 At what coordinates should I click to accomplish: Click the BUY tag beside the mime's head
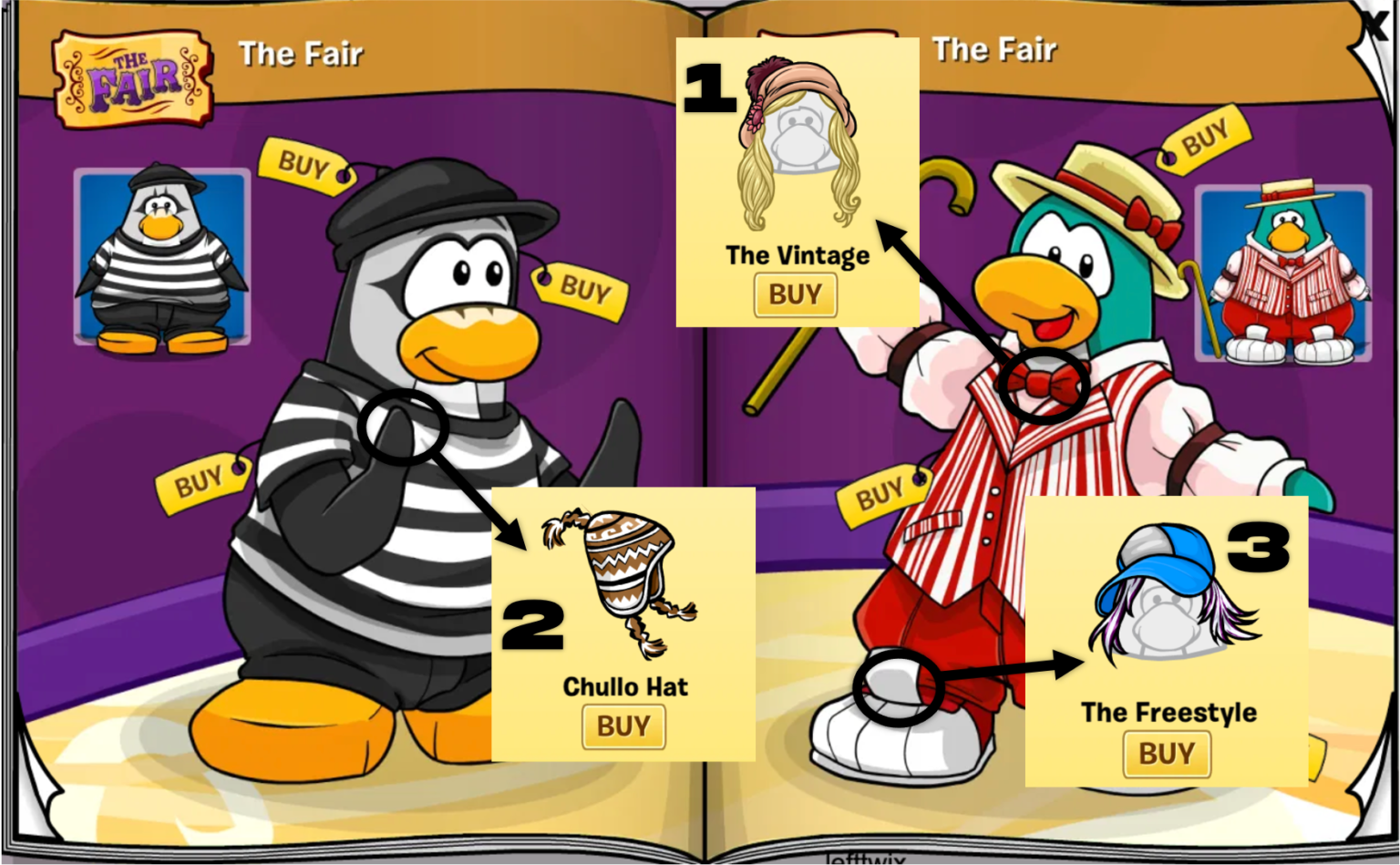pos(588,292)
